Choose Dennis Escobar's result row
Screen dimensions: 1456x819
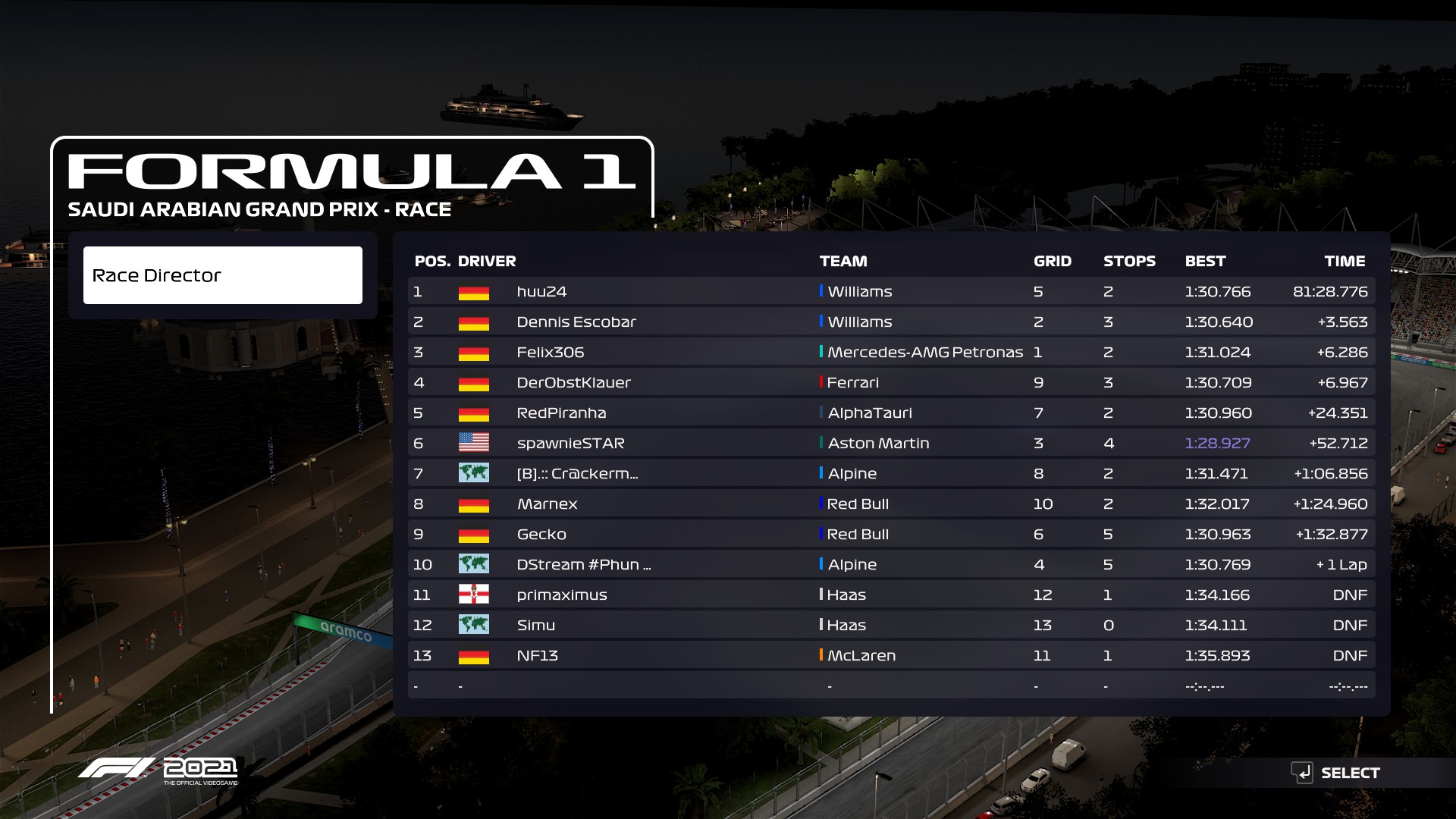pos(891,322)
